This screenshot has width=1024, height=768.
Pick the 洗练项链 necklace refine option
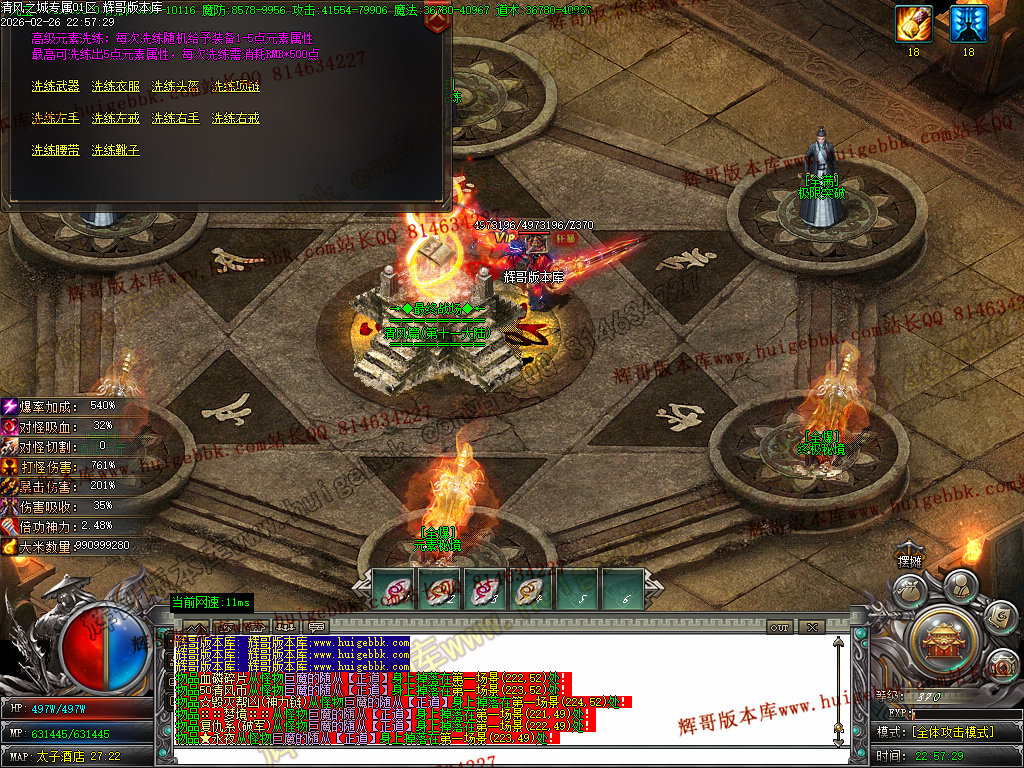[x=235, y=86]
